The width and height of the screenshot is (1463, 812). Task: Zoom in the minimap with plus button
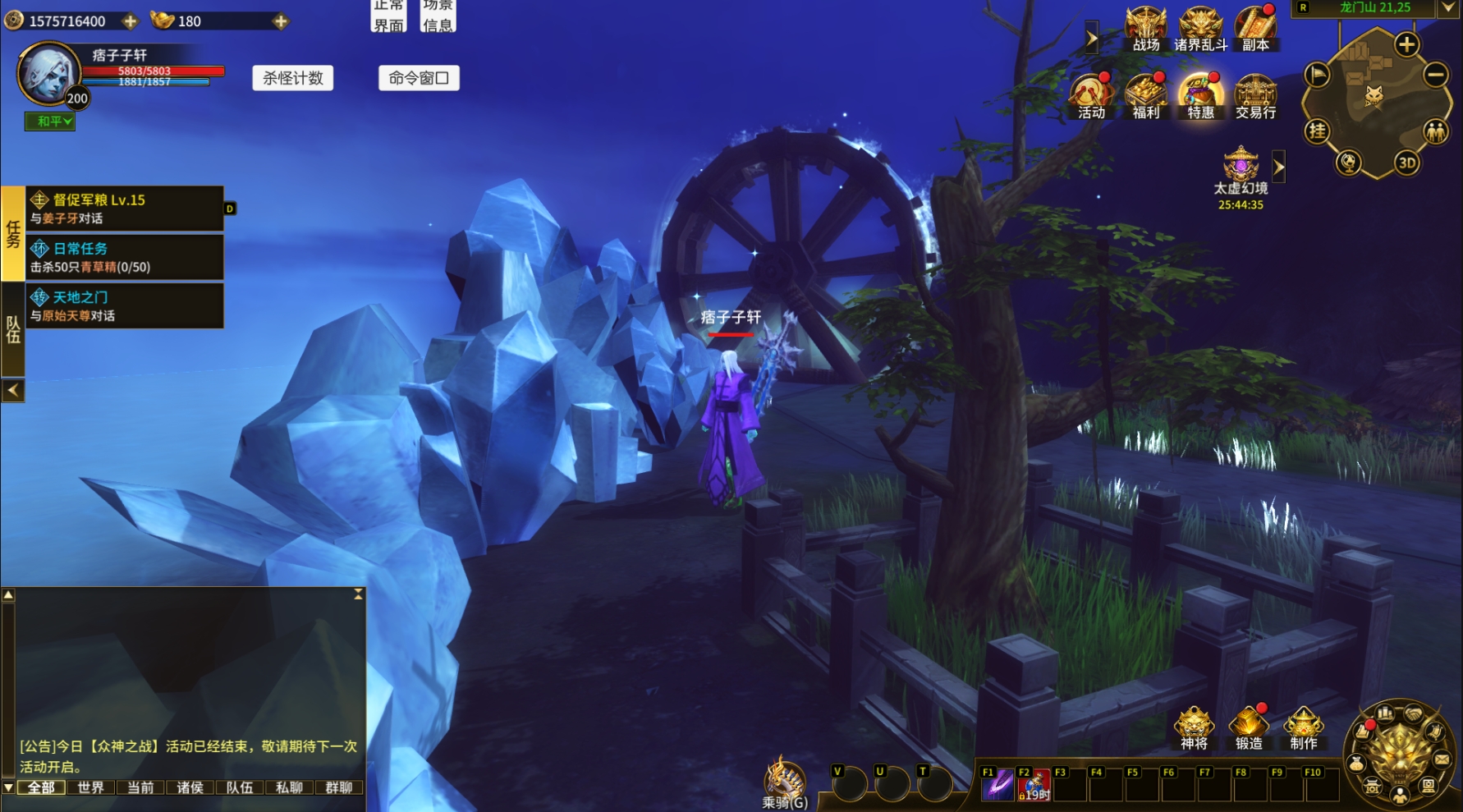coord(1406,44)
